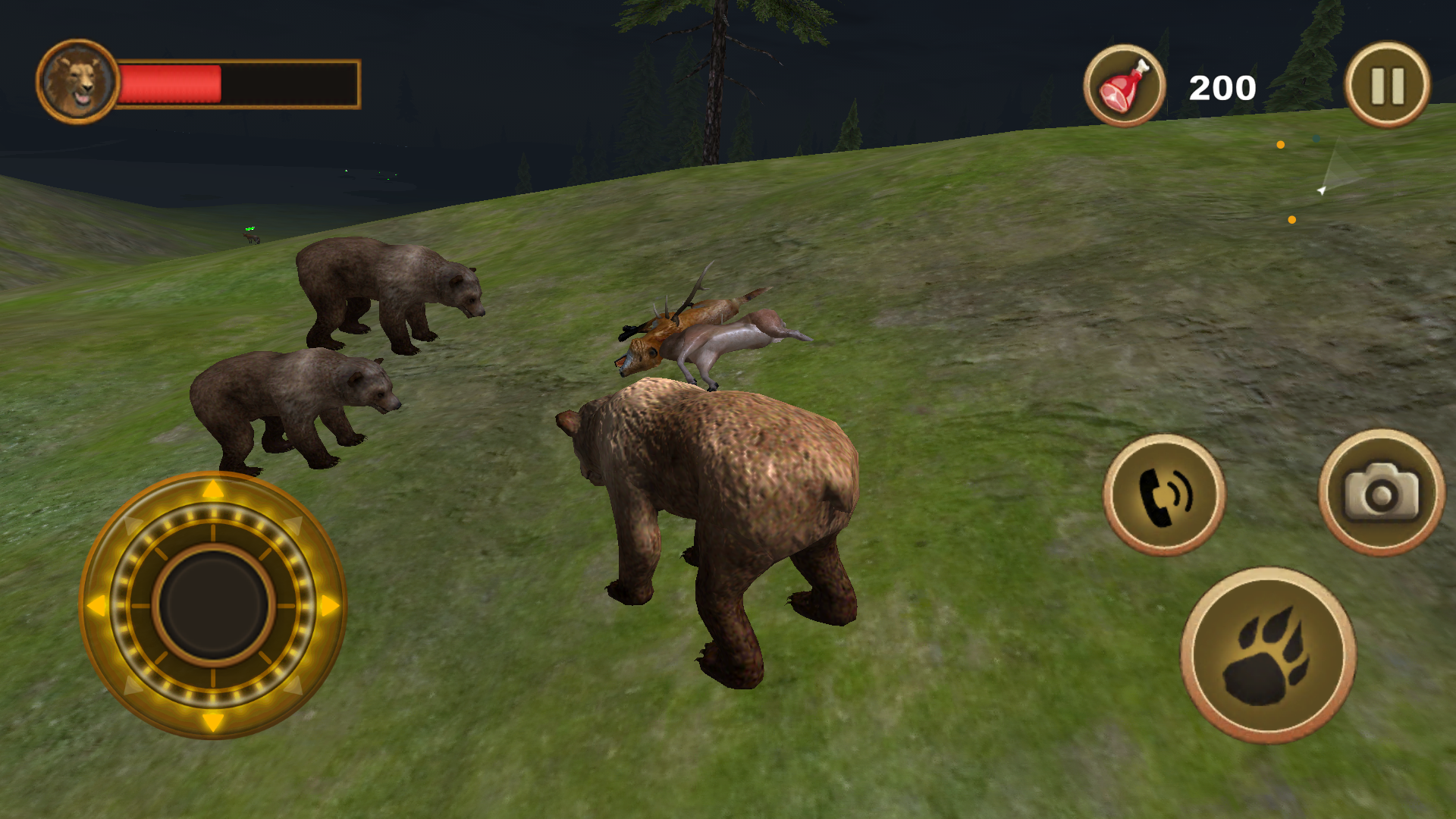This screenshot has width=1456, height=819.
Task: Tap the lion avatar portrait icon
Action: [78, 82]
